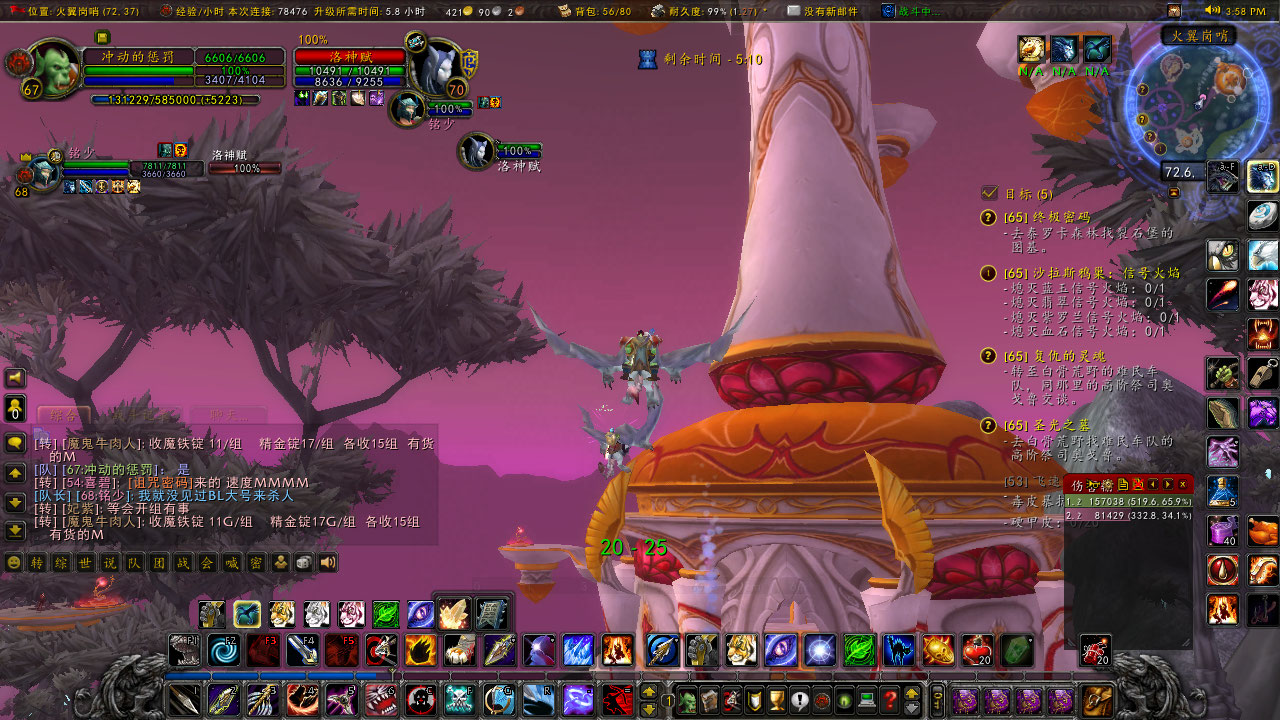This screenshot has width=1280, height=720.
Task: Toggle the 战 battleground channel button
Action: coord(184,562)
